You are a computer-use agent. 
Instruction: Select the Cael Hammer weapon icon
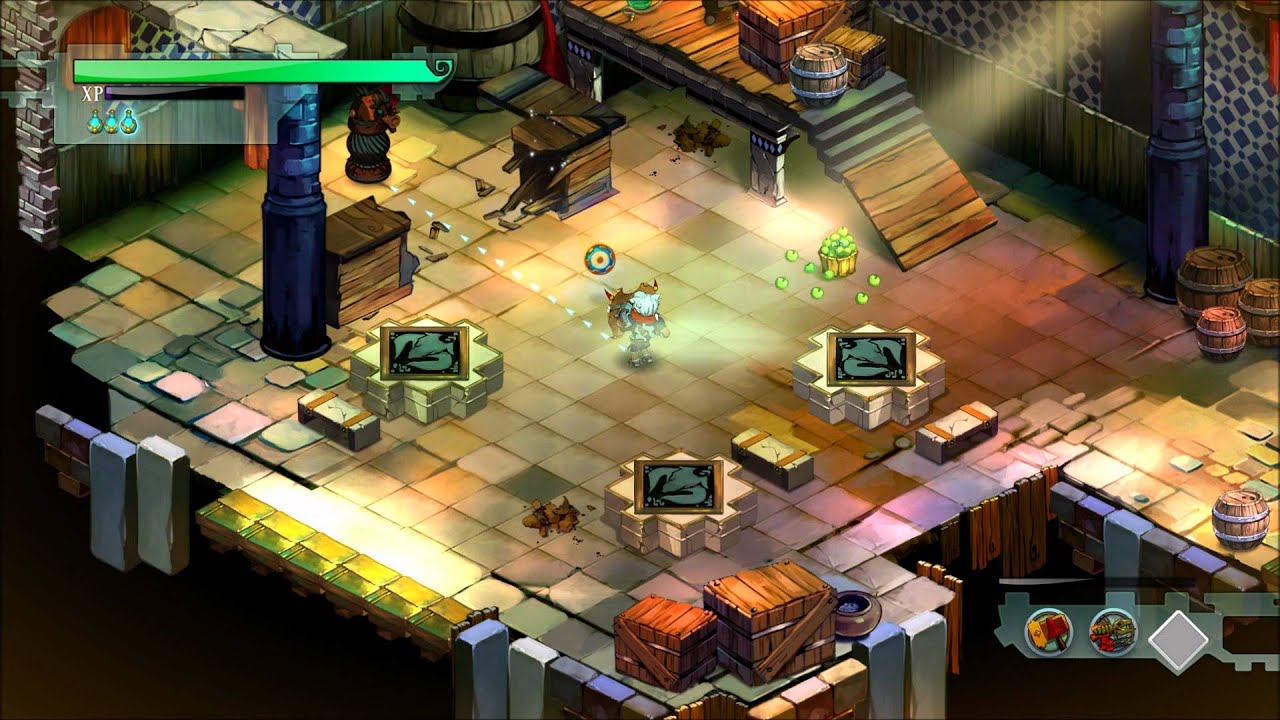click(x=1048, y=632)
